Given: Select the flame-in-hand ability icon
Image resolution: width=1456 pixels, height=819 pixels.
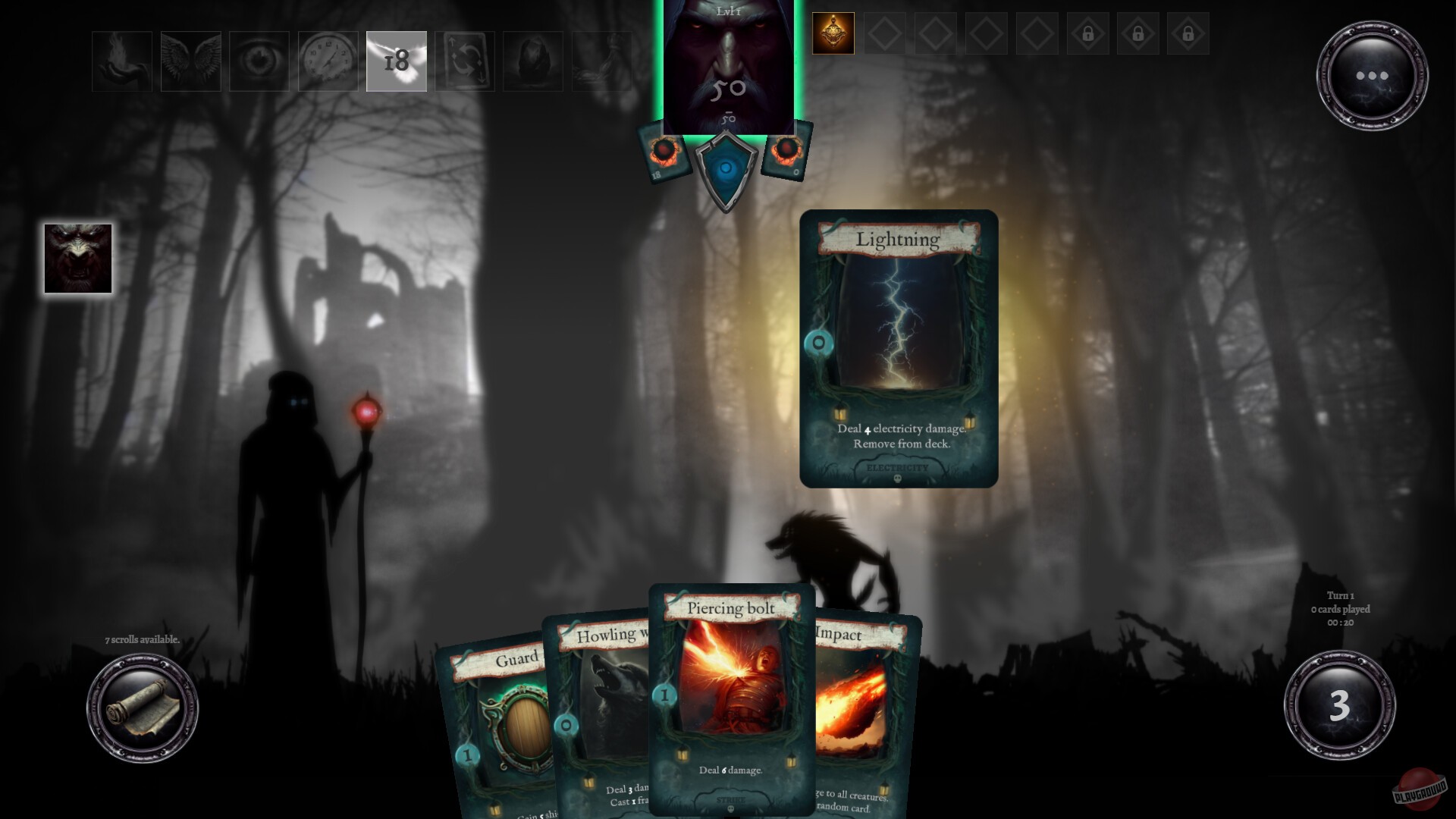Looking at the screenshot, I should [x=120, y=61].
